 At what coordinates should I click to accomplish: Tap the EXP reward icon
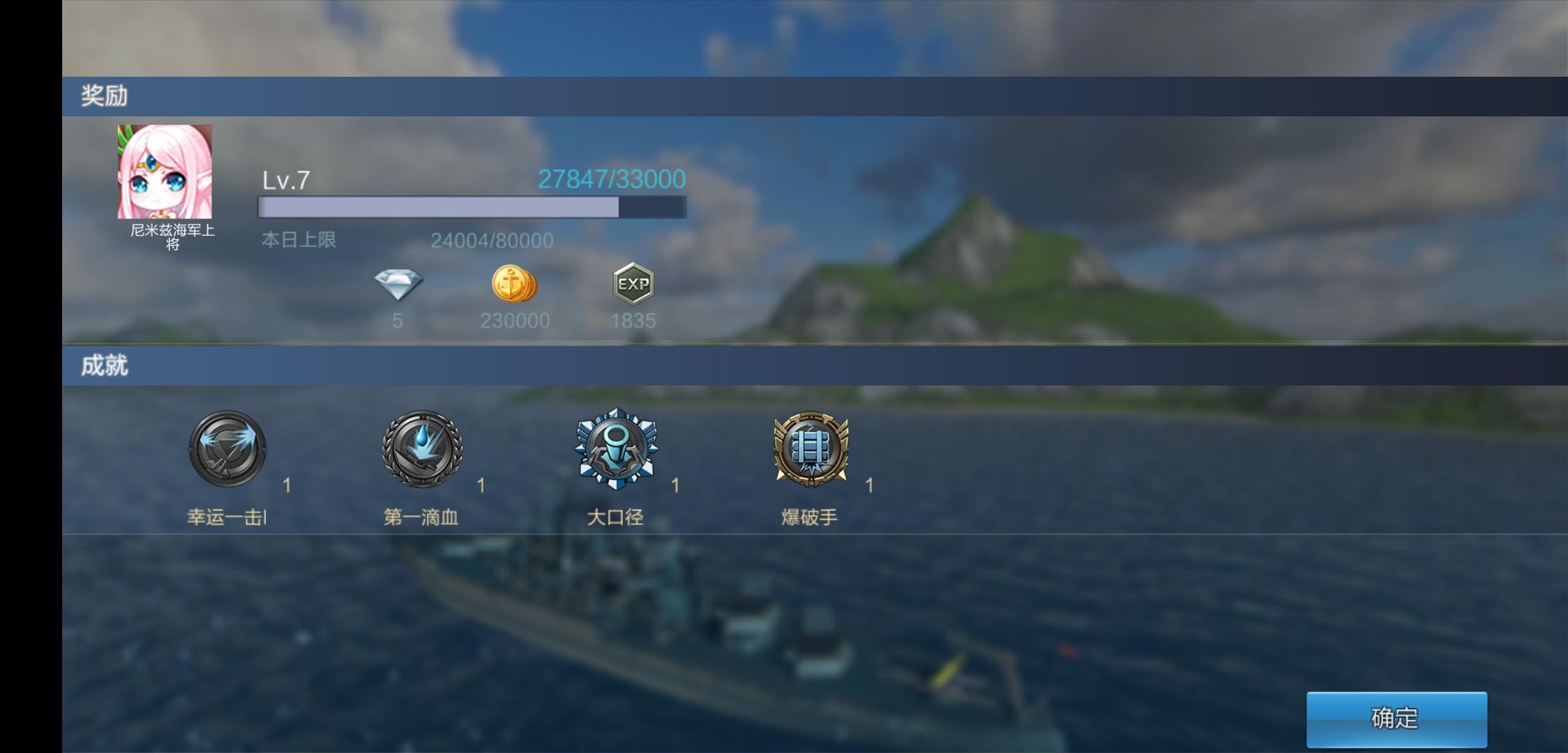633,284
